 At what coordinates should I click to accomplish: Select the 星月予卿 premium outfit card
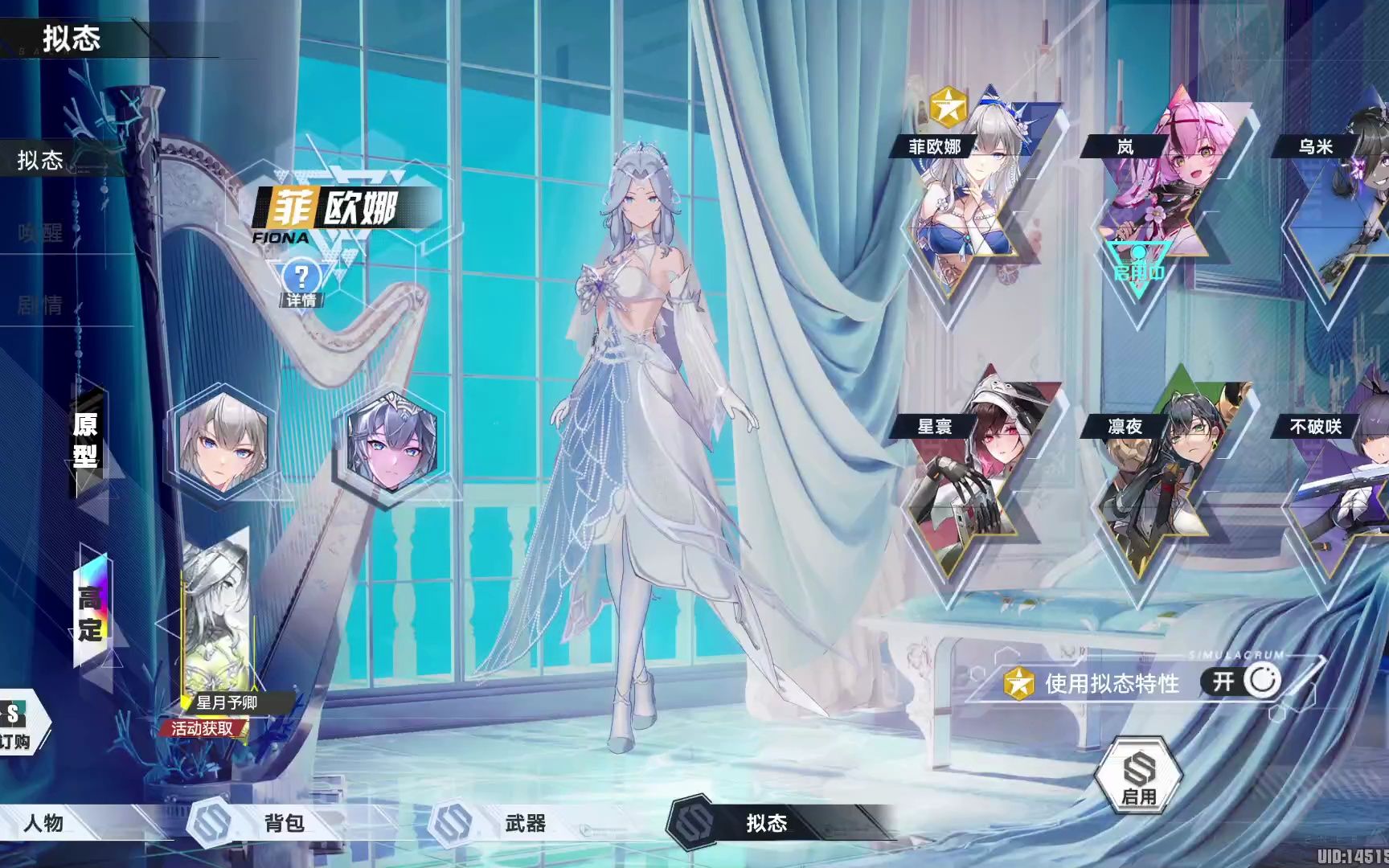(x=215, y=627)
